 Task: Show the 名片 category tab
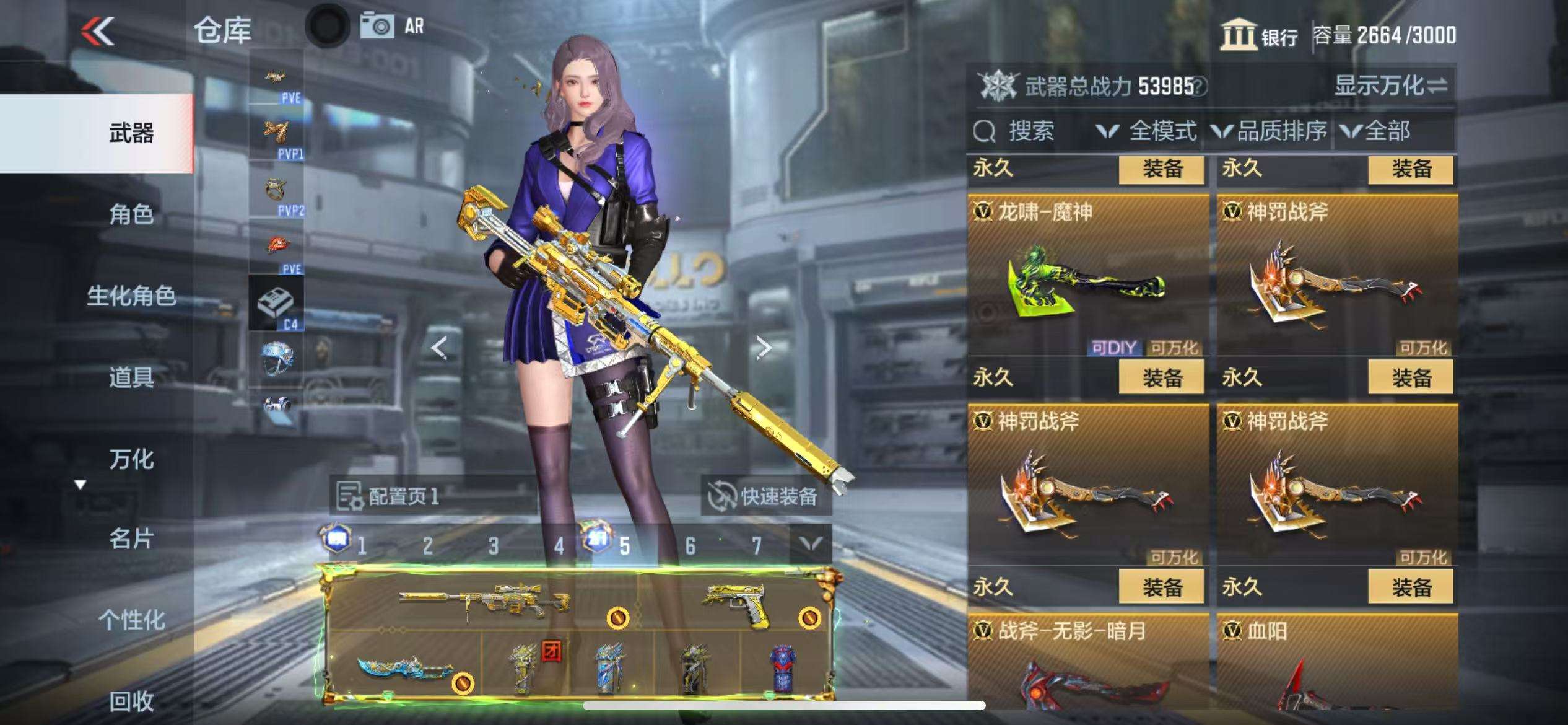[x=131, y=538]
